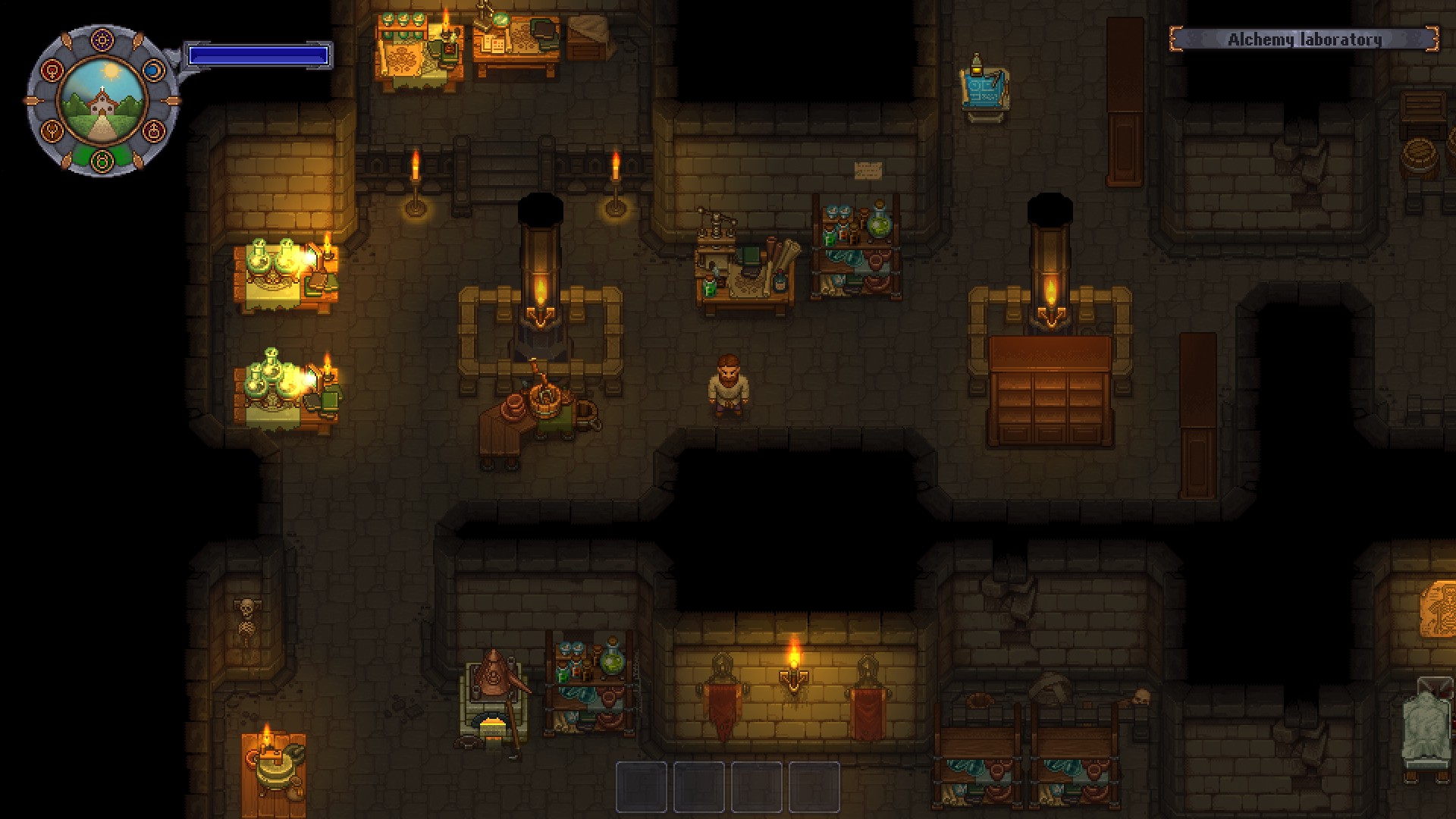Viewport: 1456px width, 819px height.
Task: Select the brown rune on the minimap's lower left
Action: (x=52, y=130)
